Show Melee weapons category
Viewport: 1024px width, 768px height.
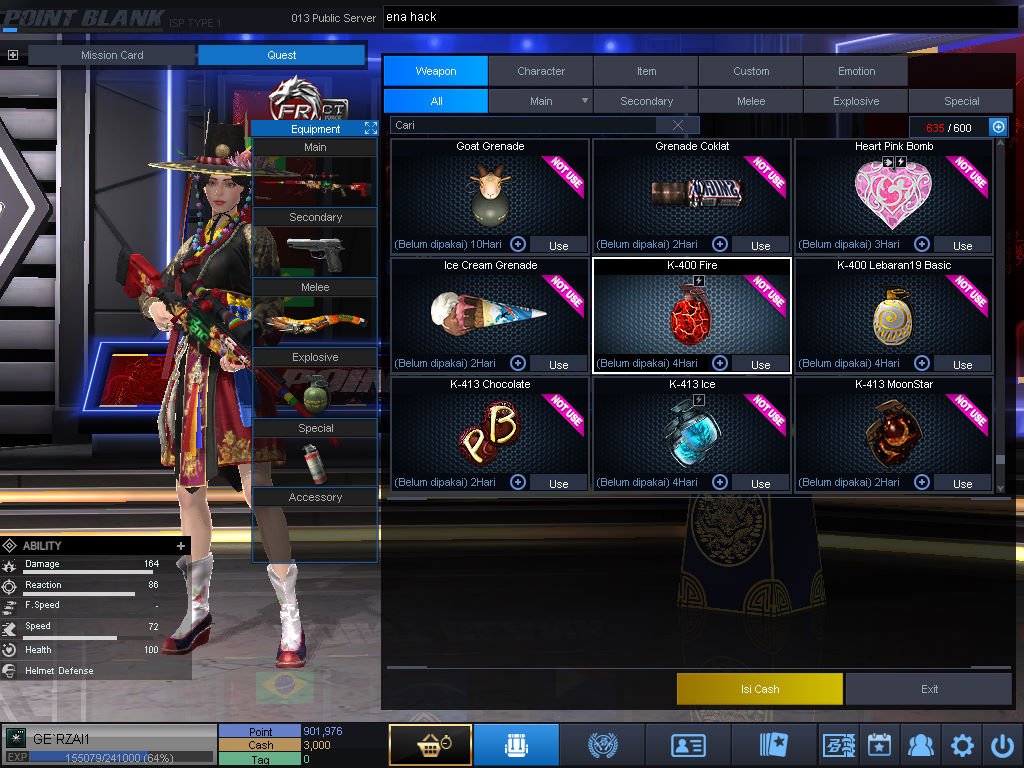[751, 101]
